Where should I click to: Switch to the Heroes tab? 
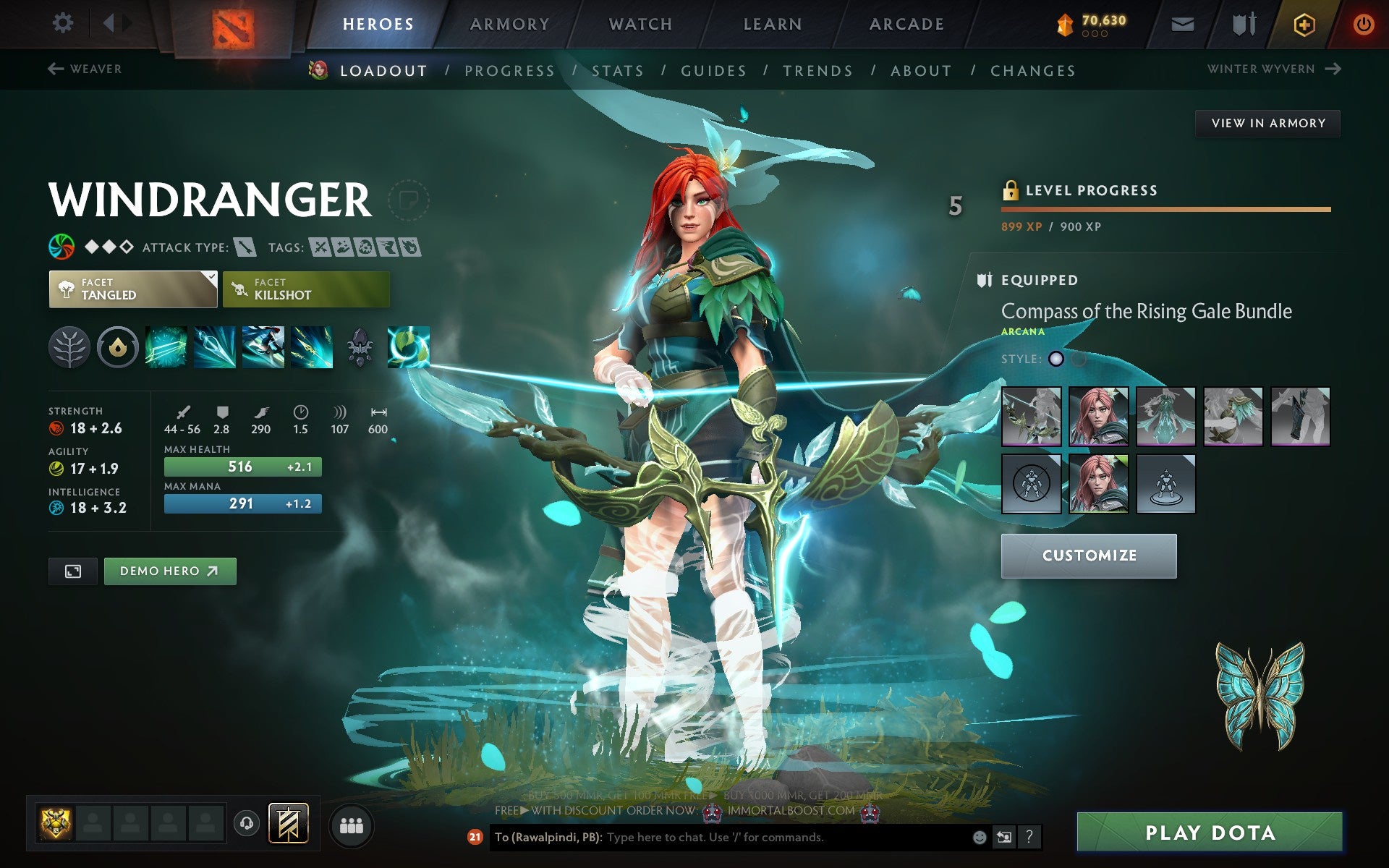point(378,23)
